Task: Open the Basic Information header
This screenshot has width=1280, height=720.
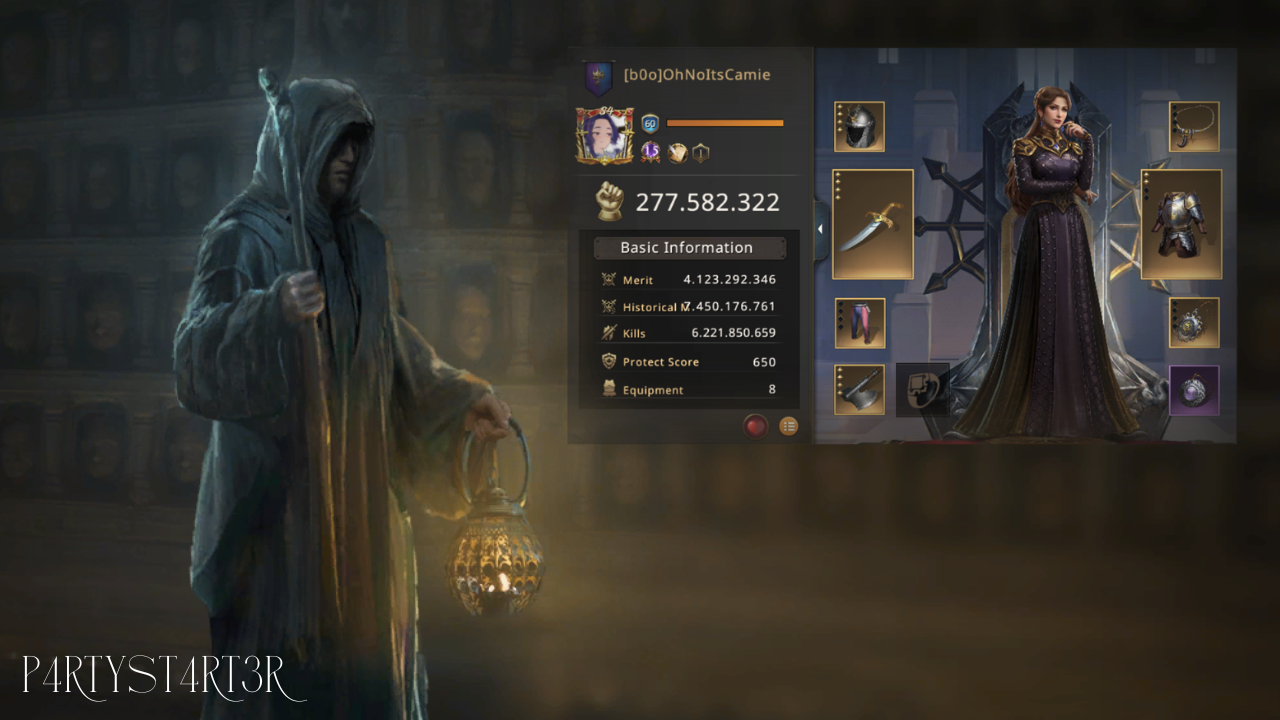Action: click(x=686, y=248)
